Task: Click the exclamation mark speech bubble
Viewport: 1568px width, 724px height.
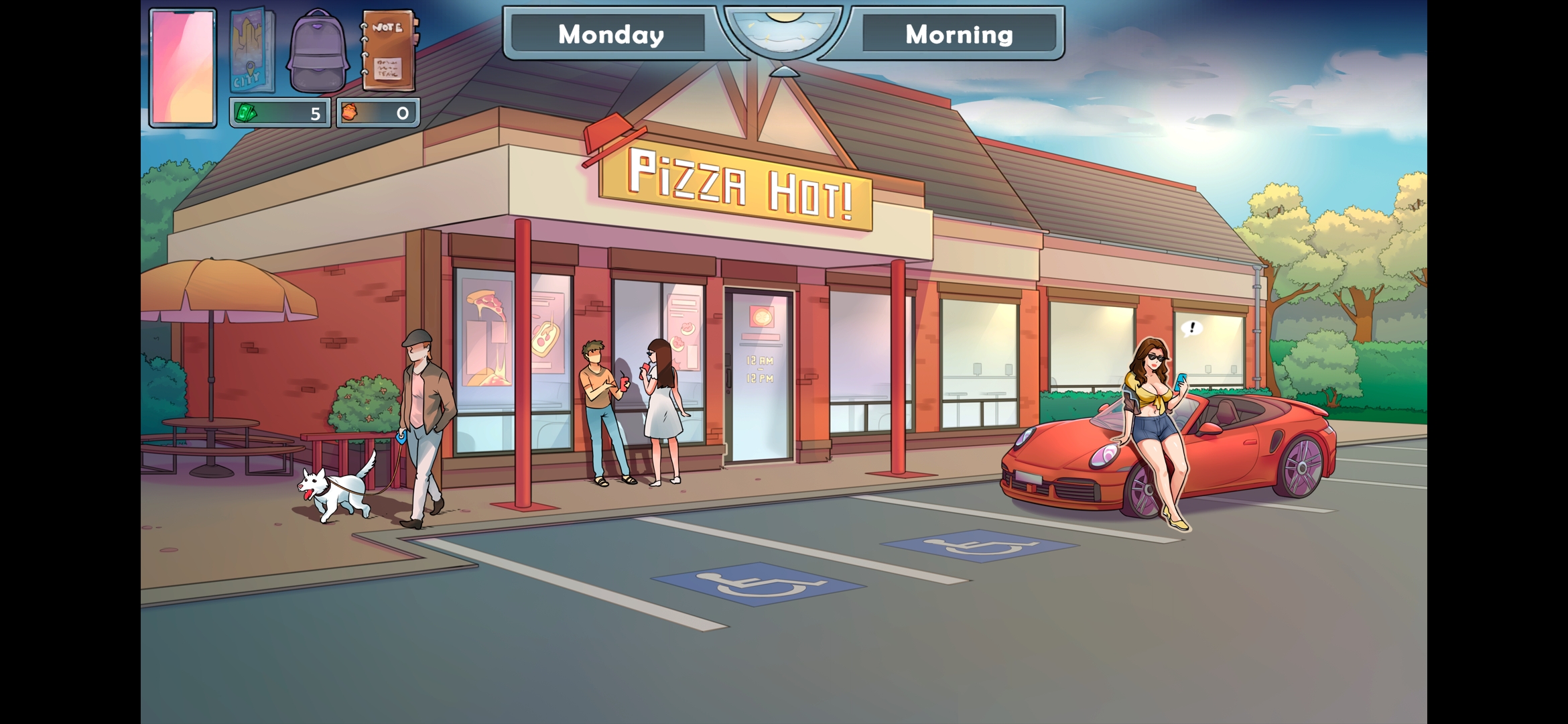Action: coord(1191,328)
